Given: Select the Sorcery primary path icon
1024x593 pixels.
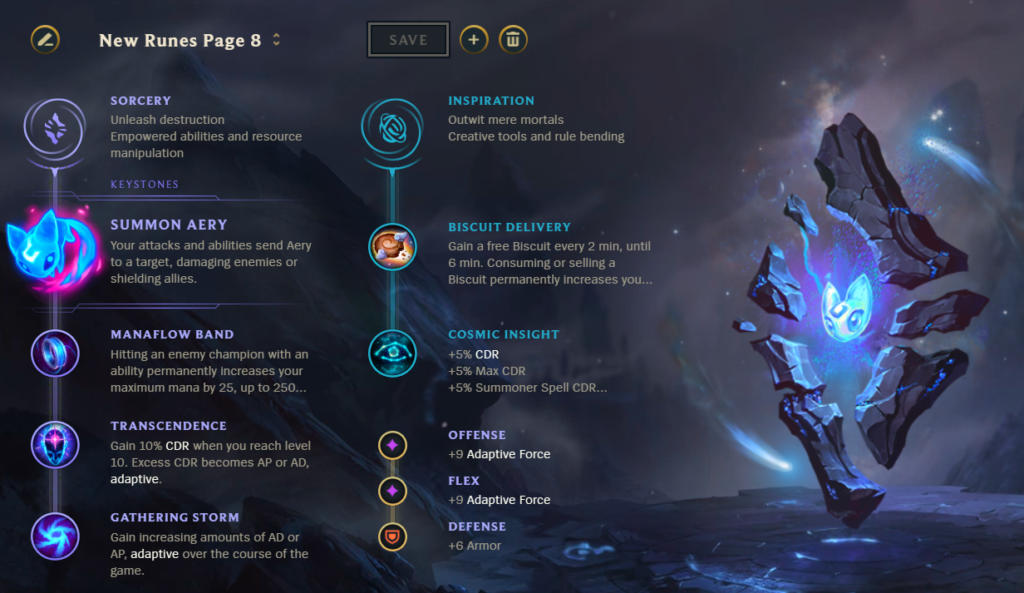Looking at the screenshot, I should 54,128.
